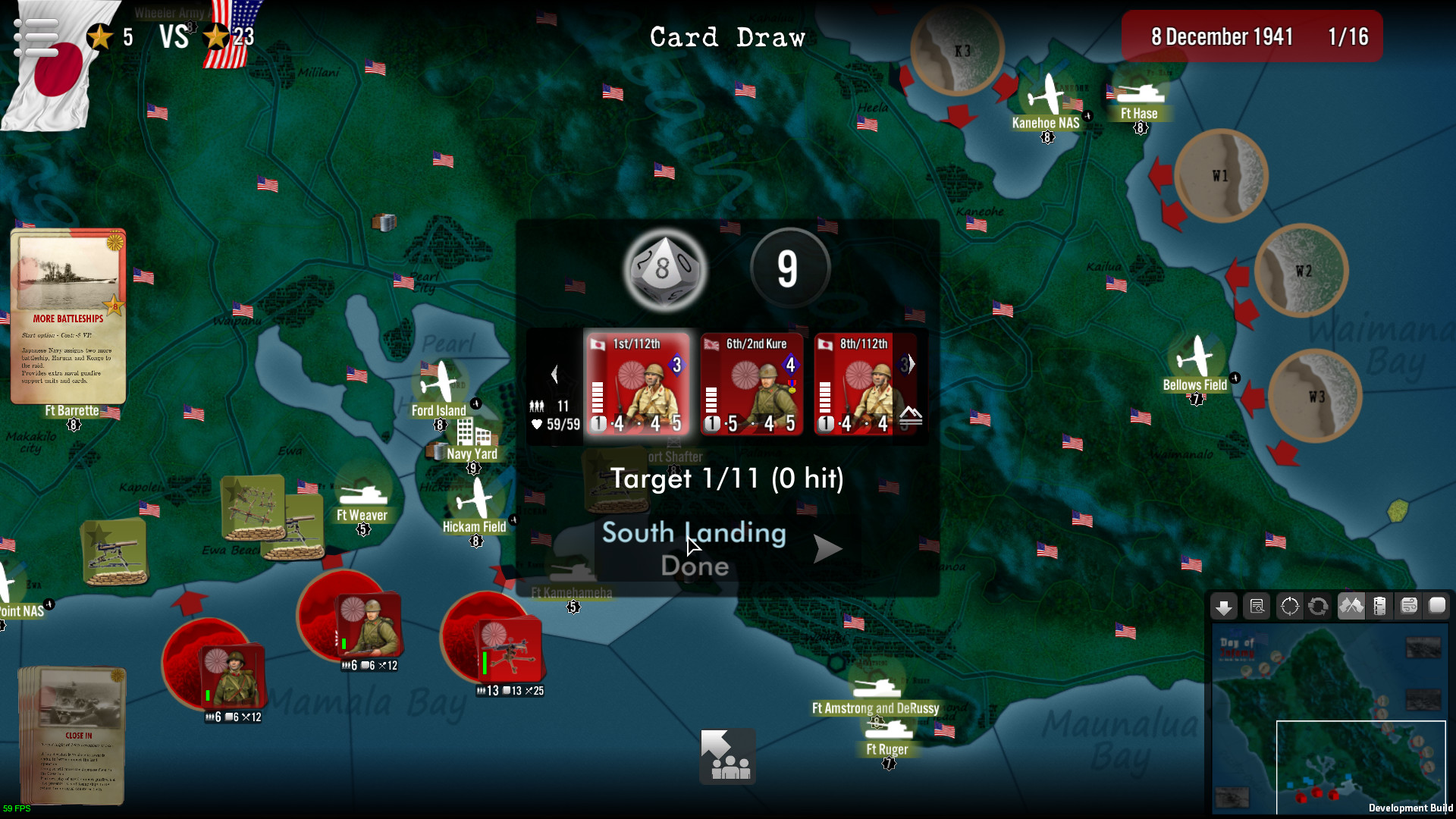Screen dimensions: 1456x819
Task: Click the circular refresh arrows icon
Action: pos(1319,606)
